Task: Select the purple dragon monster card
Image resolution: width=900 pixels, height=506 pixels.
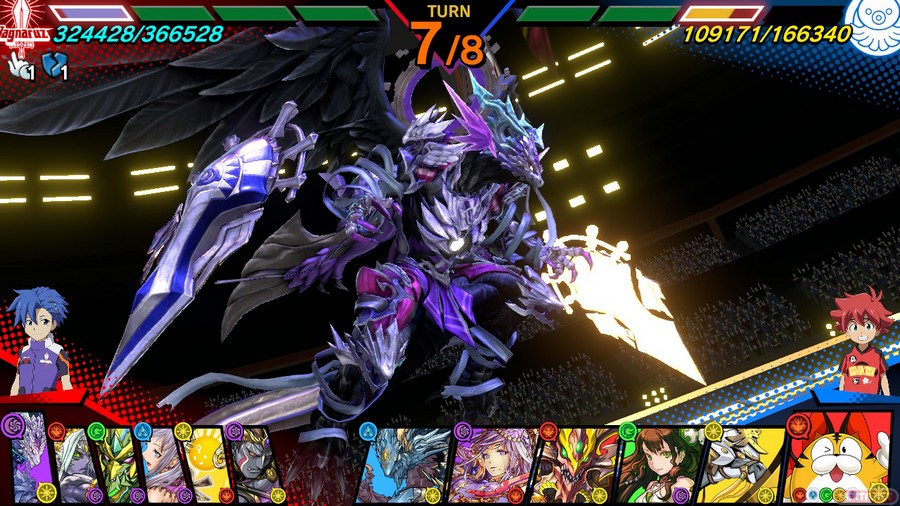Action: [30, 462]
